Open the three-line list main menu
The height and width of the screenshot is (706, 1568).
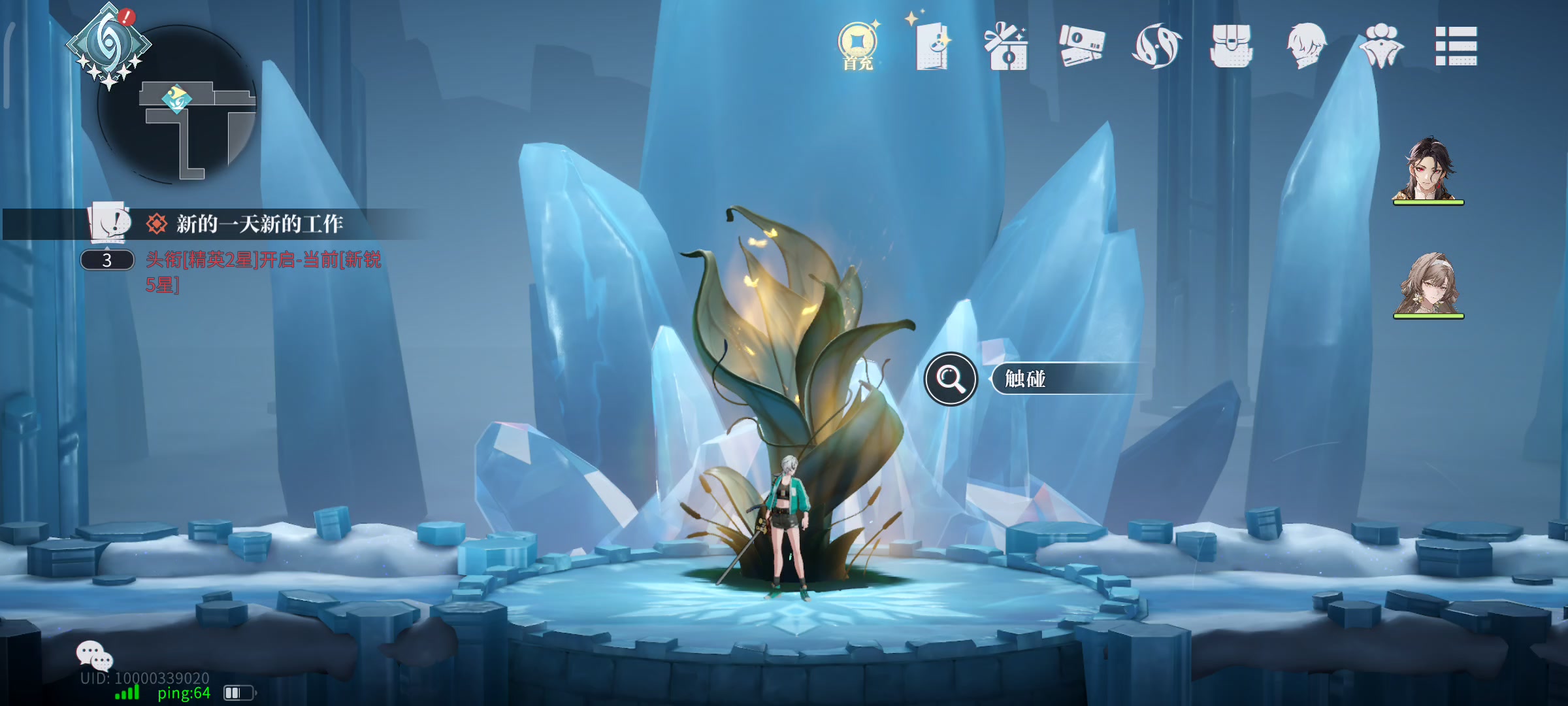point(1456,46)
